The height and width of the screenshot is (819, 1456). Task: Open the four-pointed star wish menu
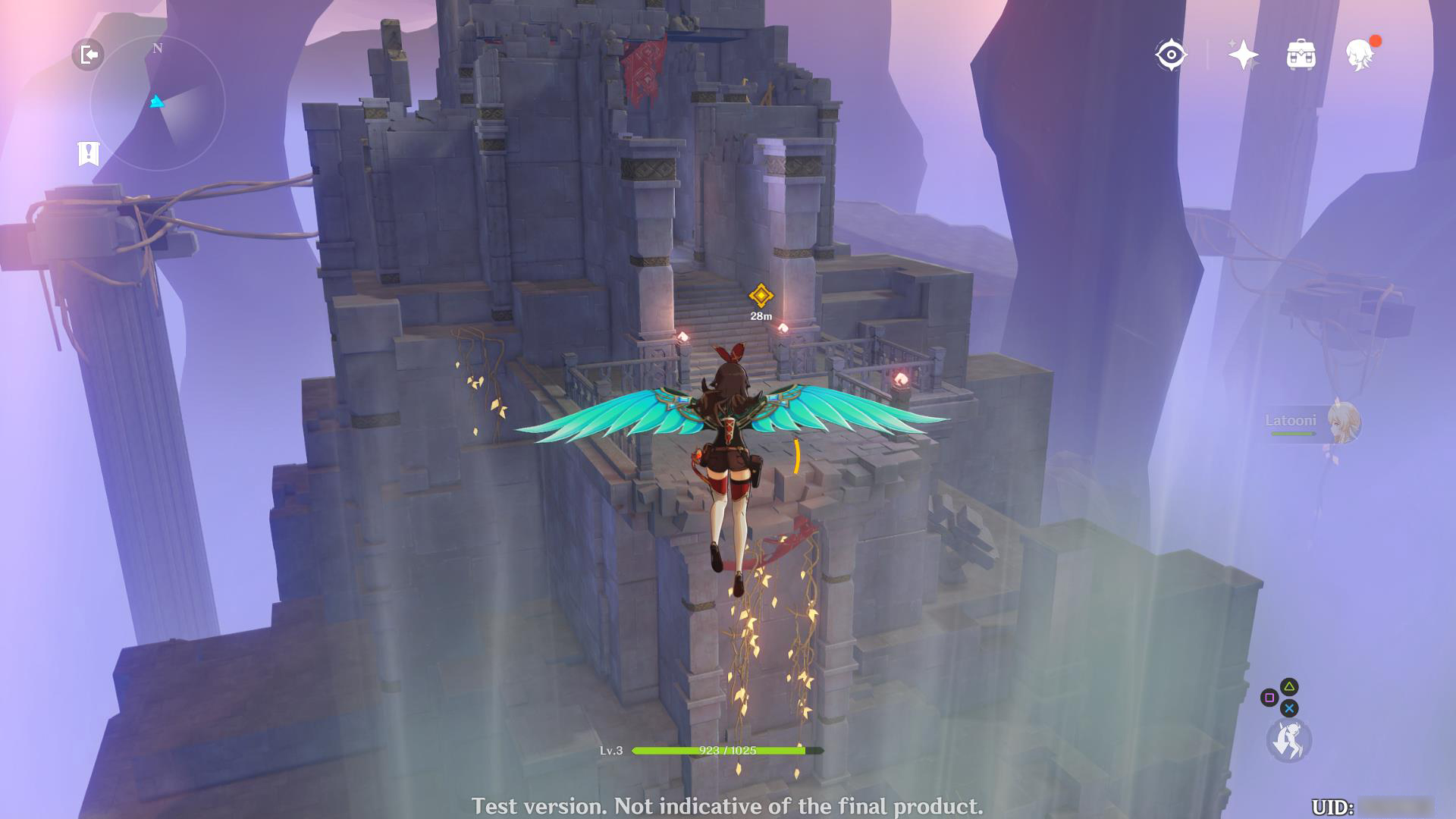[x=1243, y=55]
